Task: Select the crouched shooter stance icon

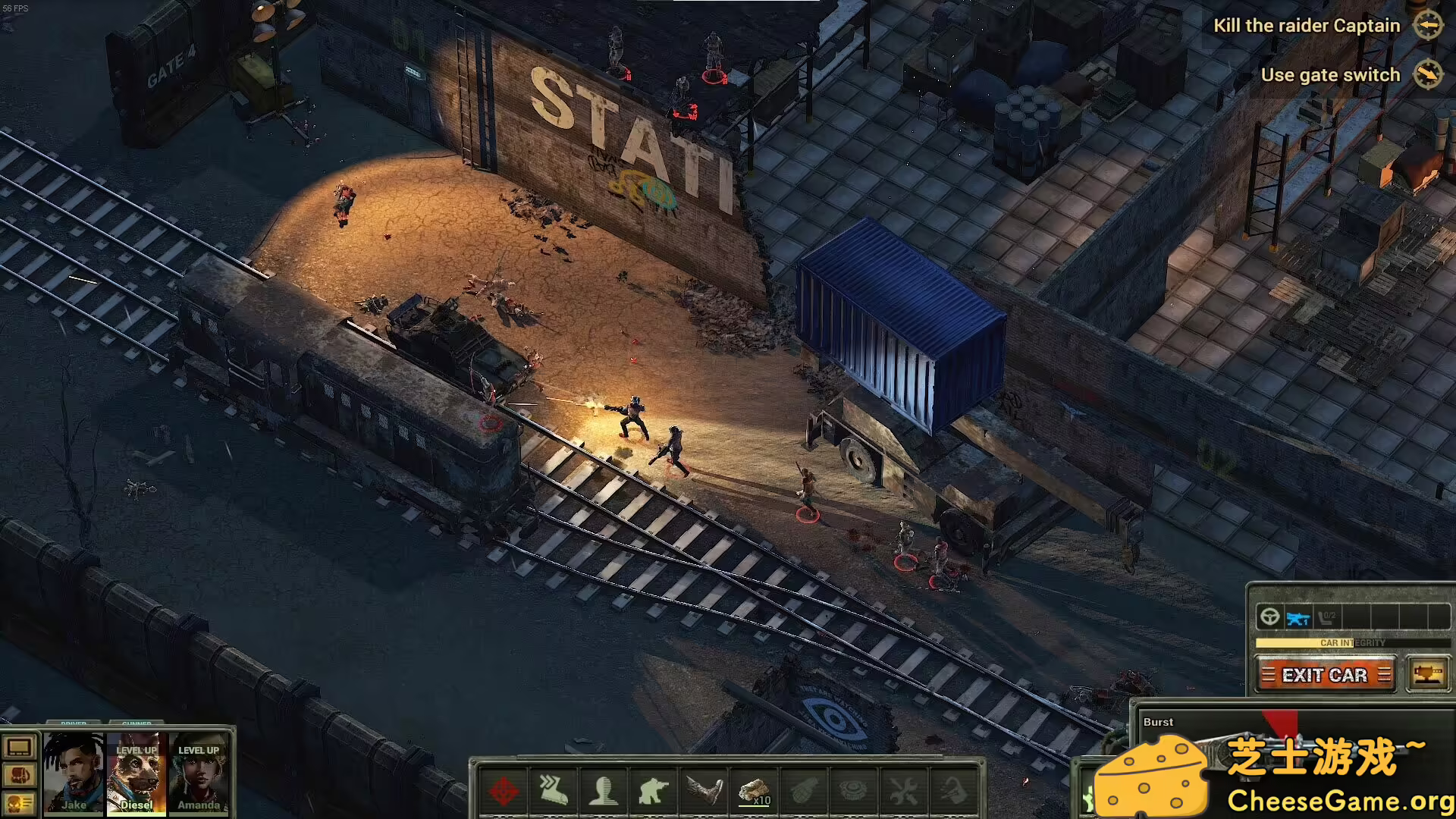Action: coord(651,792)
